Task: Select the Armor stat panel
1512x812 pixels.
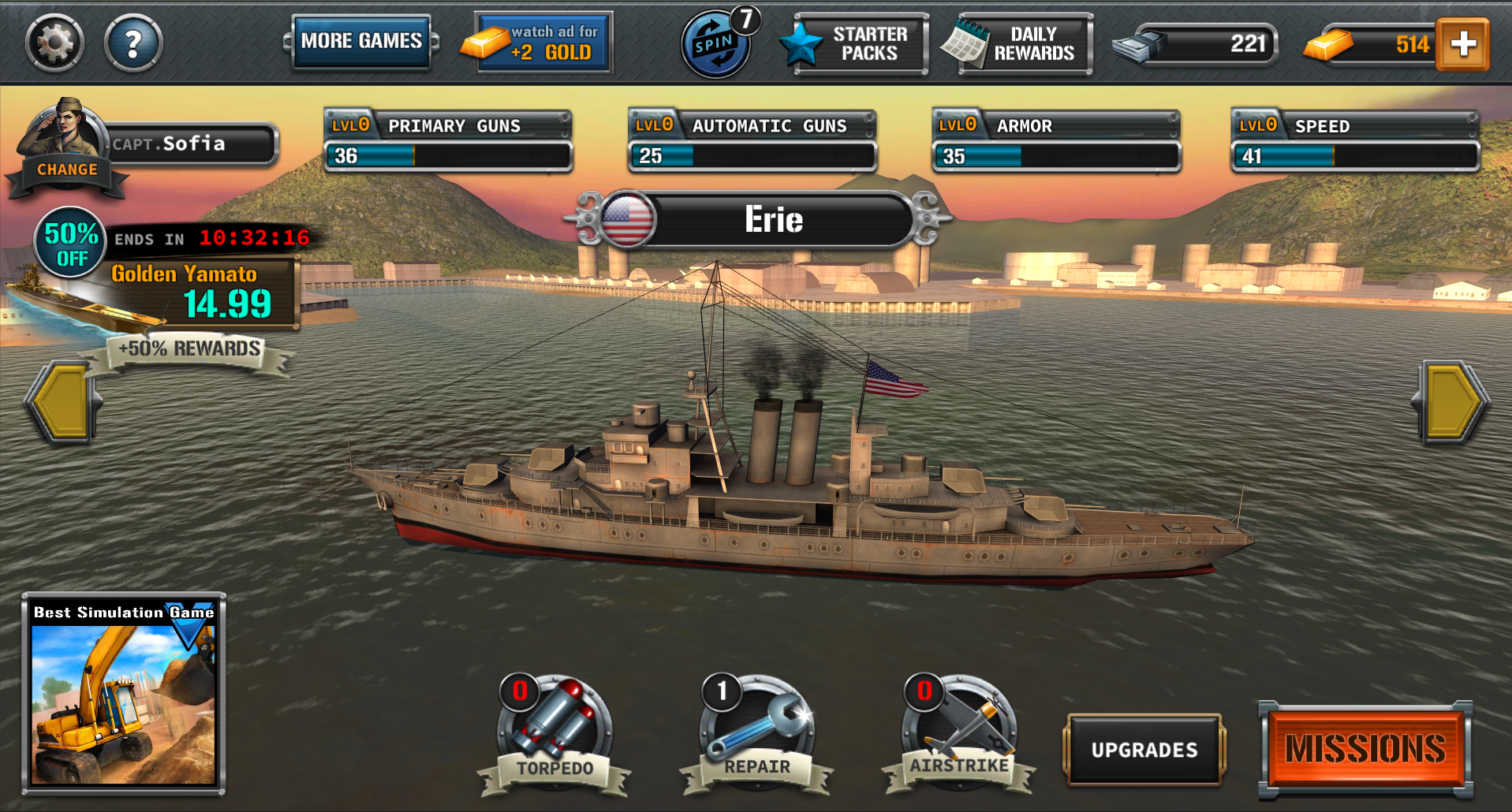Action: 1055,142
